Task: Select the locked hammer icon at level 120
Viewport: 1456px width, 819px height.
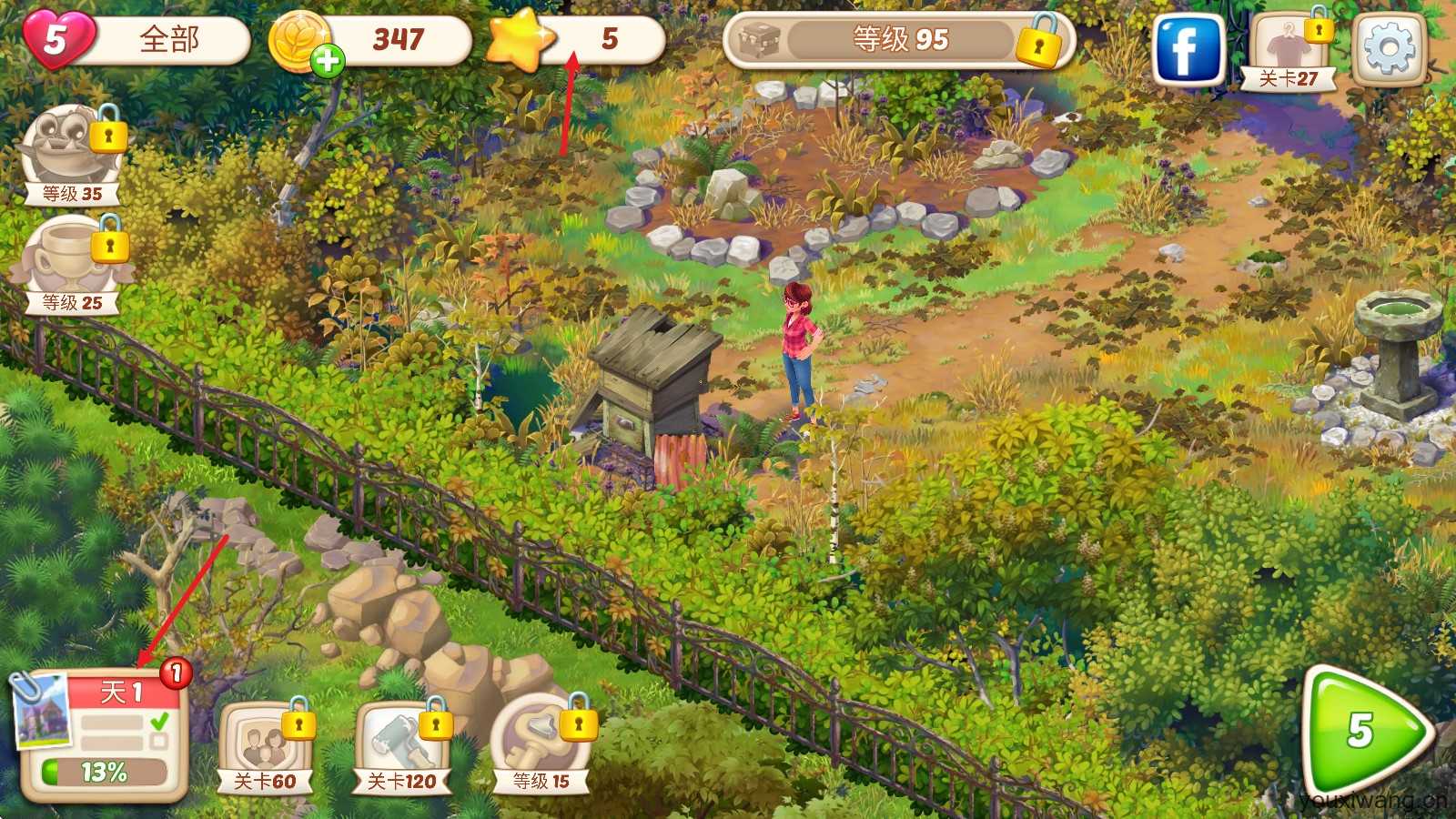Action: pos(401,746)
